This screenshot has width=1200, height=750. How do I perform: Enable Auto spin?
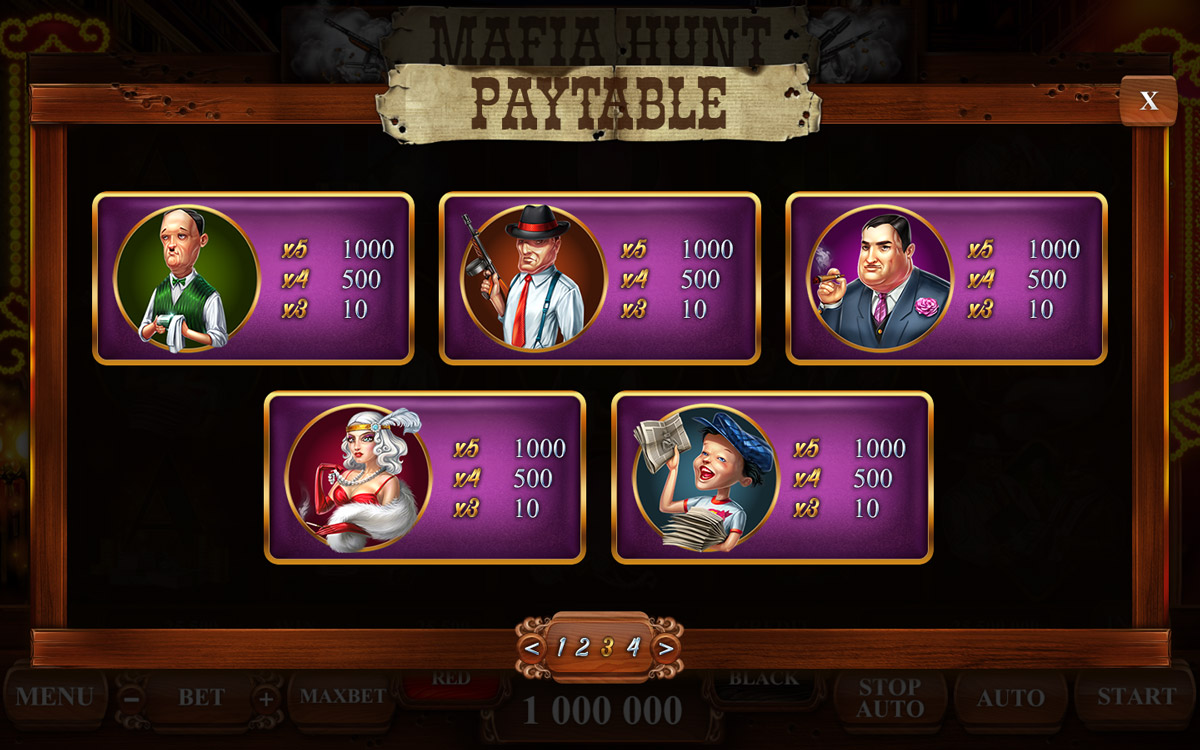pyautogui.click(x=1011, y=698)
